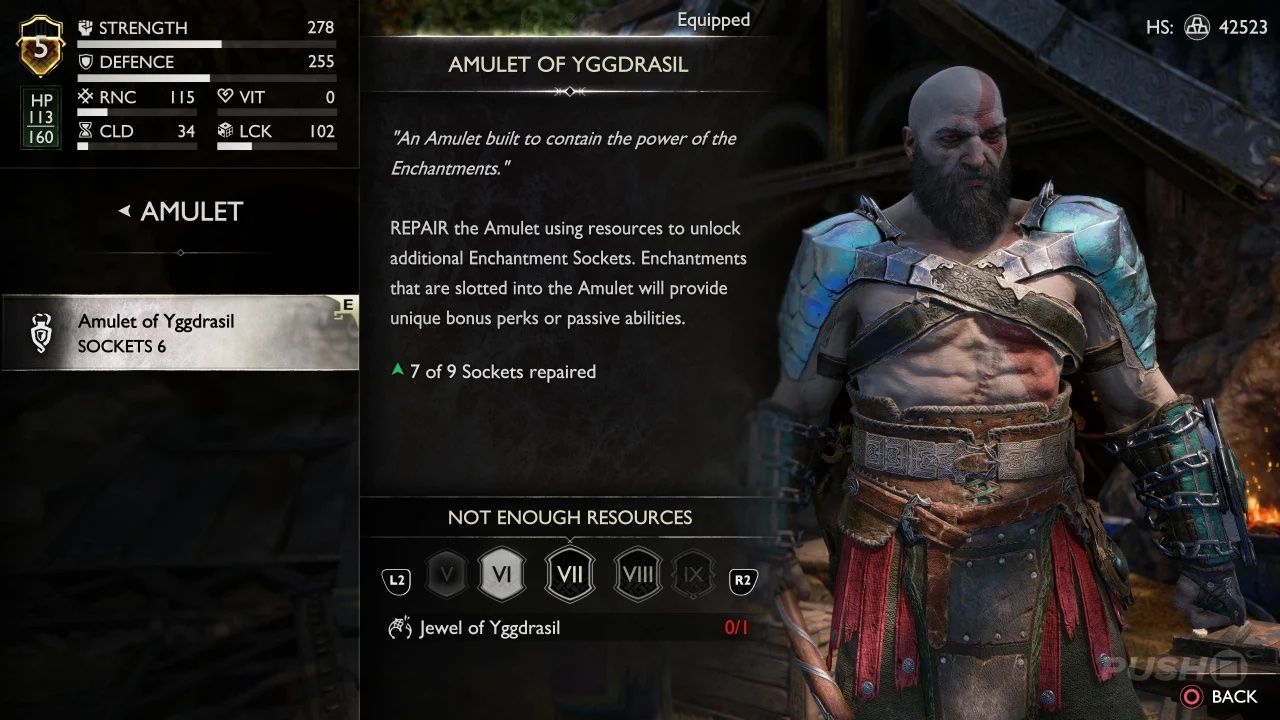Select the Amulet of Yggdrasil list entry
Image resolution: width=1280 pixels, height=720 pixels.
(x=180, y=333)
